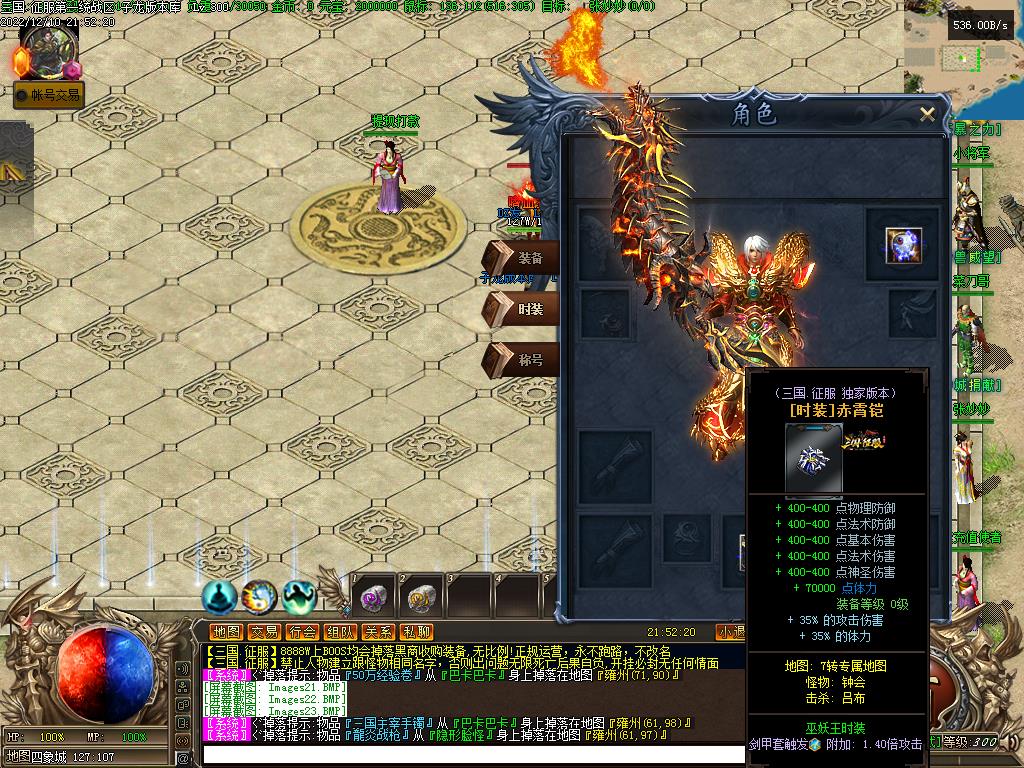This screenshot has width=1024, height=768.
Task: Open the 组队 team panel
Action: pos(340,632)
